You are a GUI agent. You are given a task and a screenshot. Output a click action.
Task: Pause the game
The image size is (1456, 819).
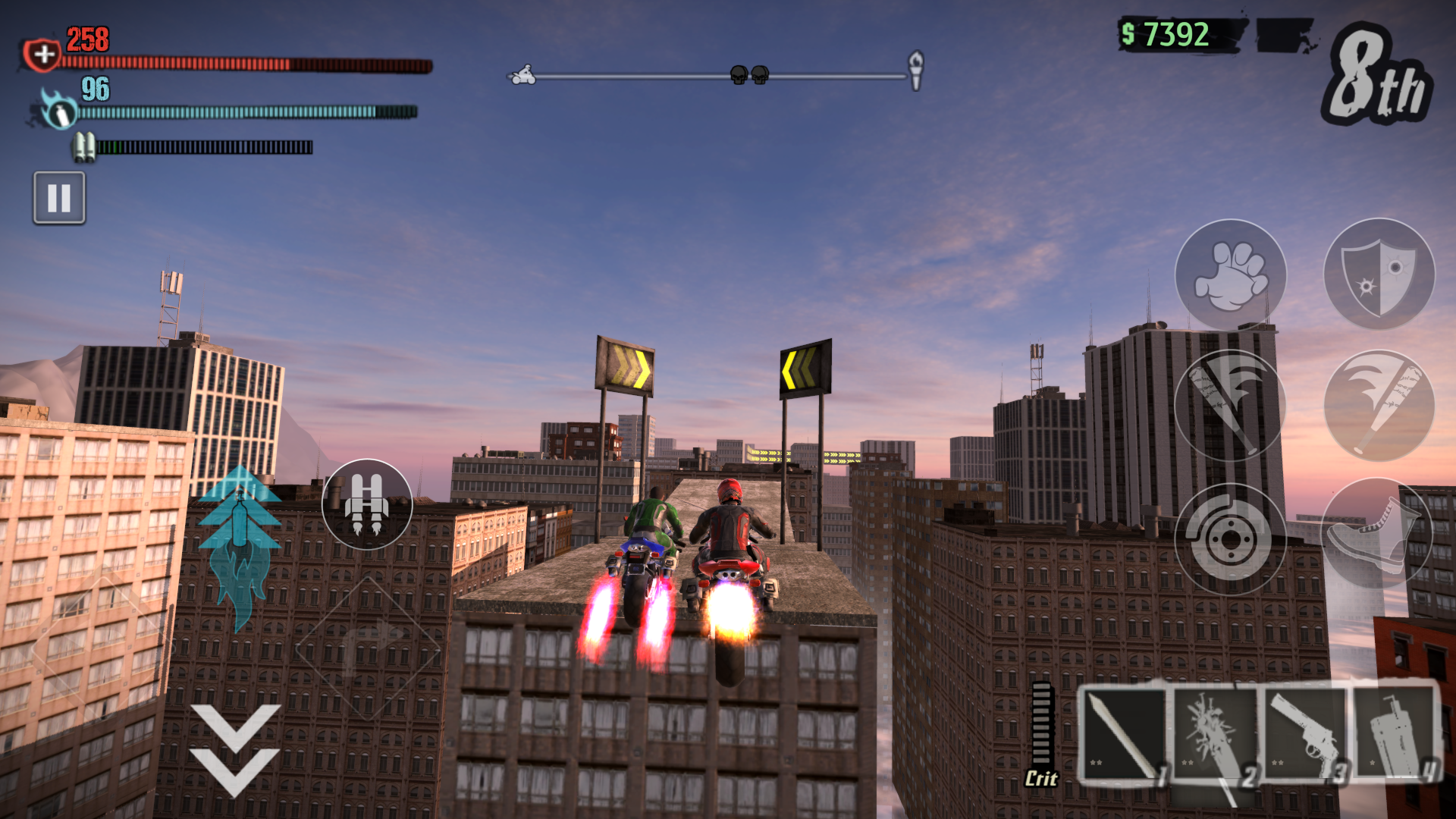click(x=59, y=199)
